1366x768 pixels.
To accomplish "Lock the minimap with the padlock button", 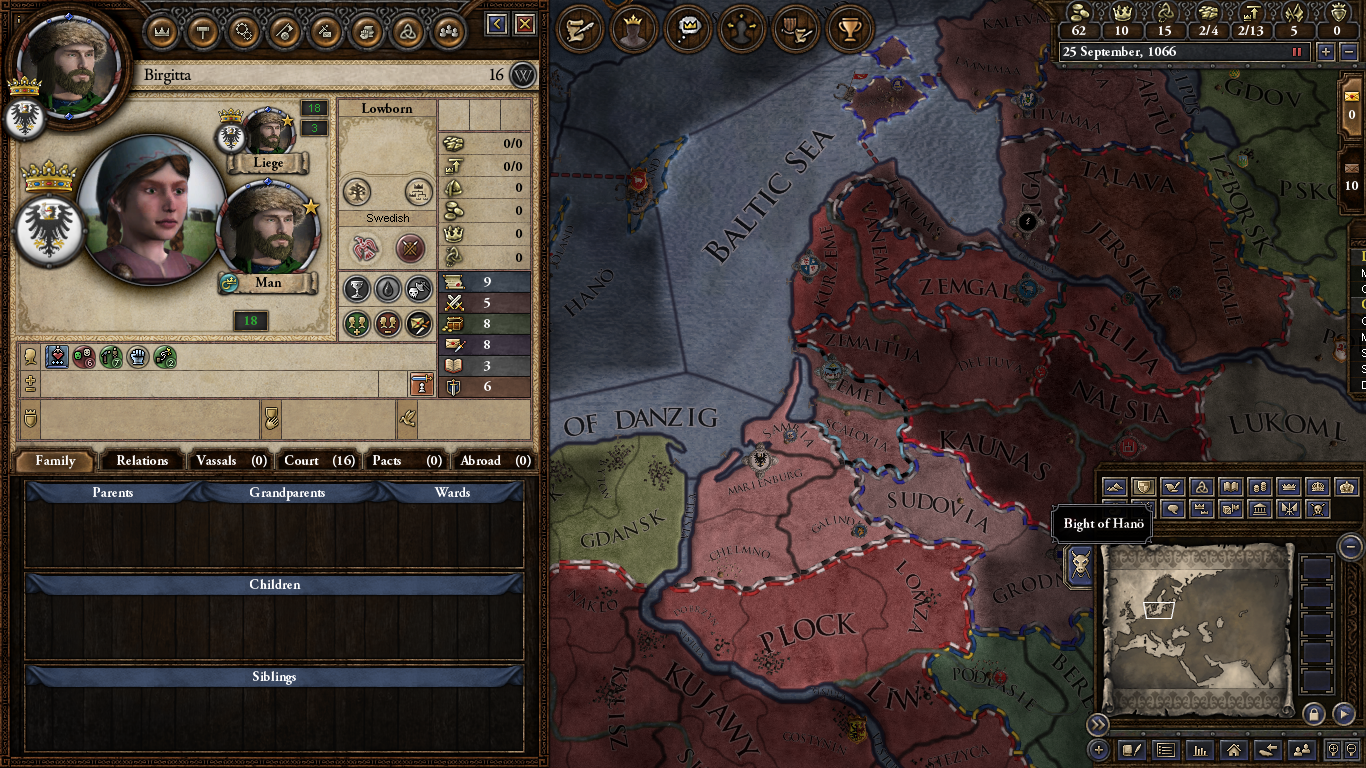I will 1314,714.
